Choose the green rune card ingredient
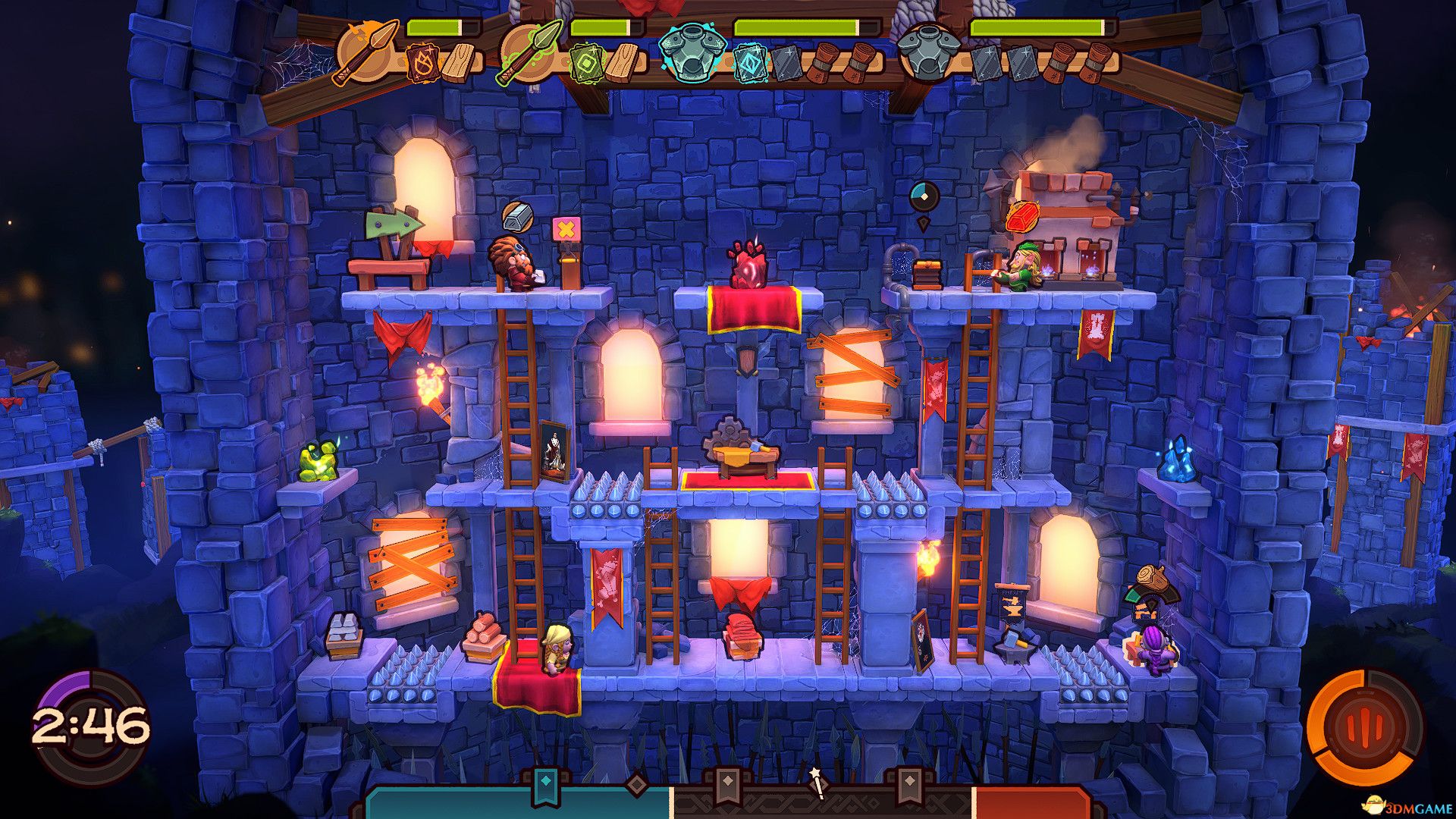Screen dimensions: 1456x819 [587, 63]
